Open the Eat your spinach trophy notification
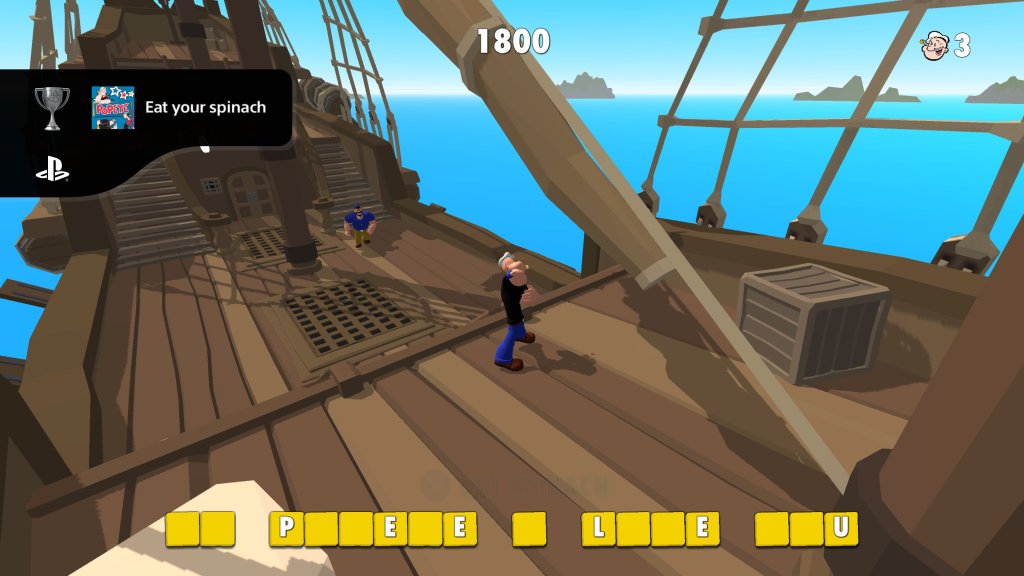This screenshot has width=1024, height=576. [x=205, y=107]
